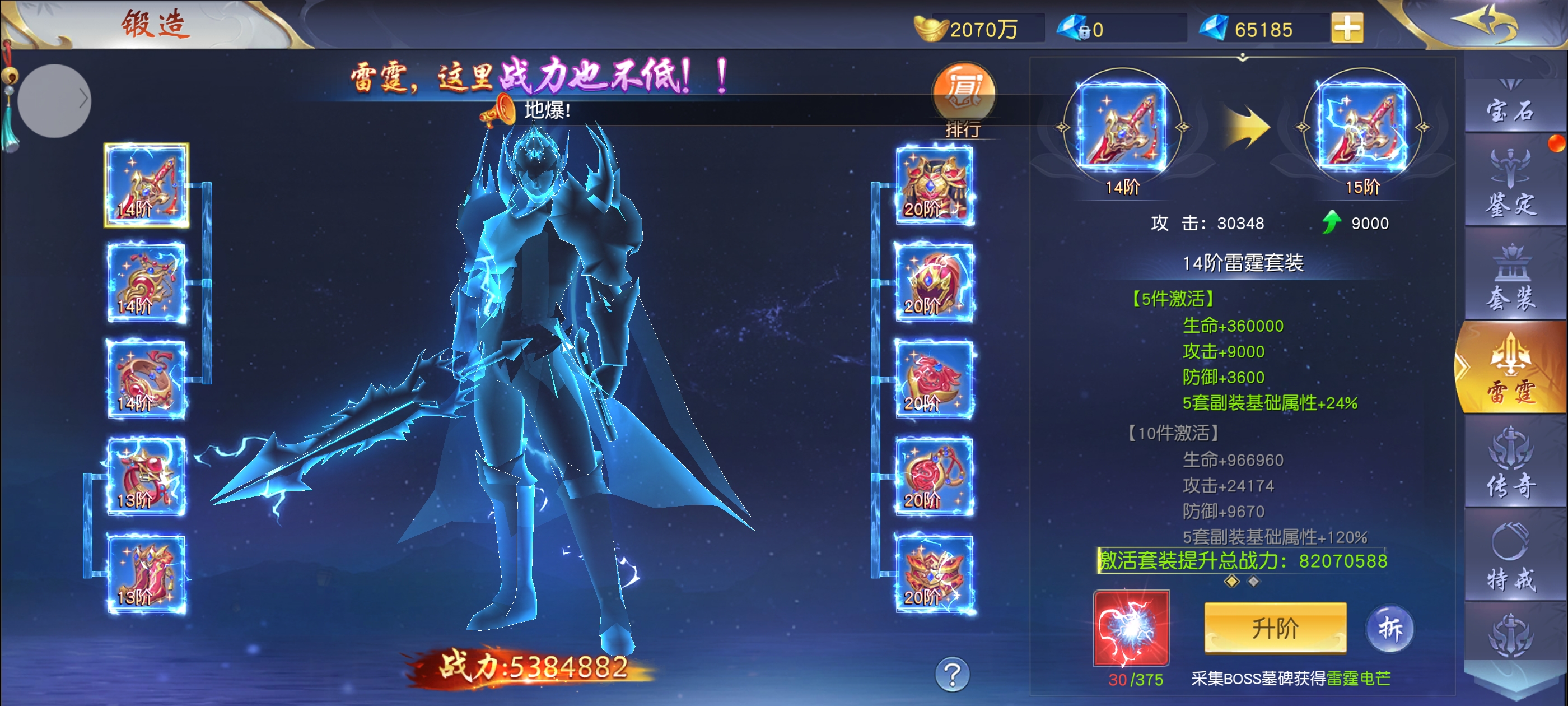Select the 20阶 helmet slot
The width and height of the screenshot is (1568, 706).
pos(934,282)
